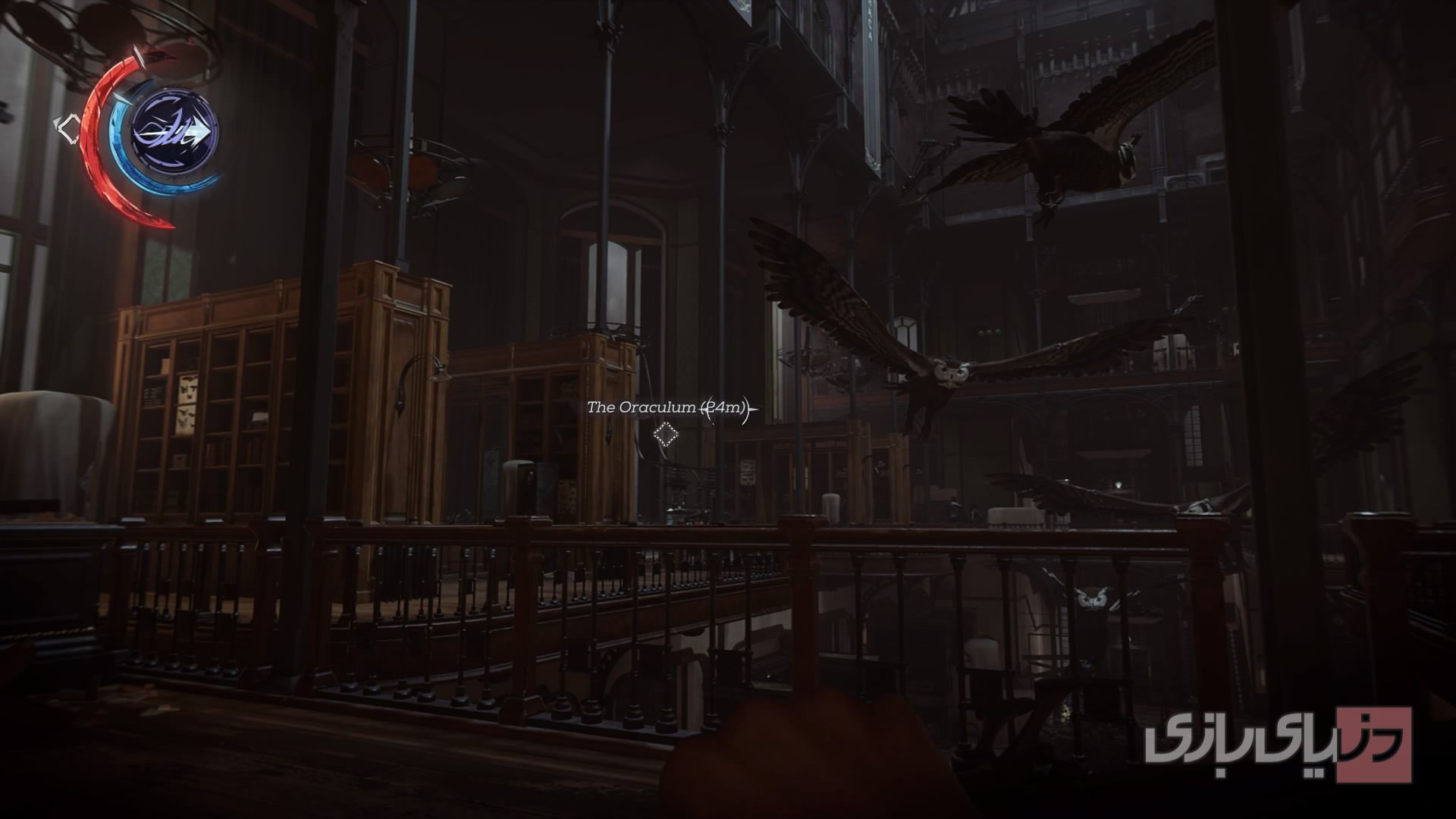
Task: Click the (24m) distance text
Action: [x=720, y=407]
